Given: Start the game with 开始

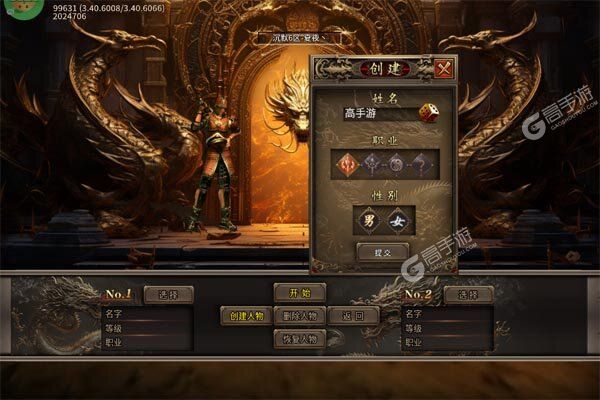Looking at the screenshot, I should [x=299, y=293].
